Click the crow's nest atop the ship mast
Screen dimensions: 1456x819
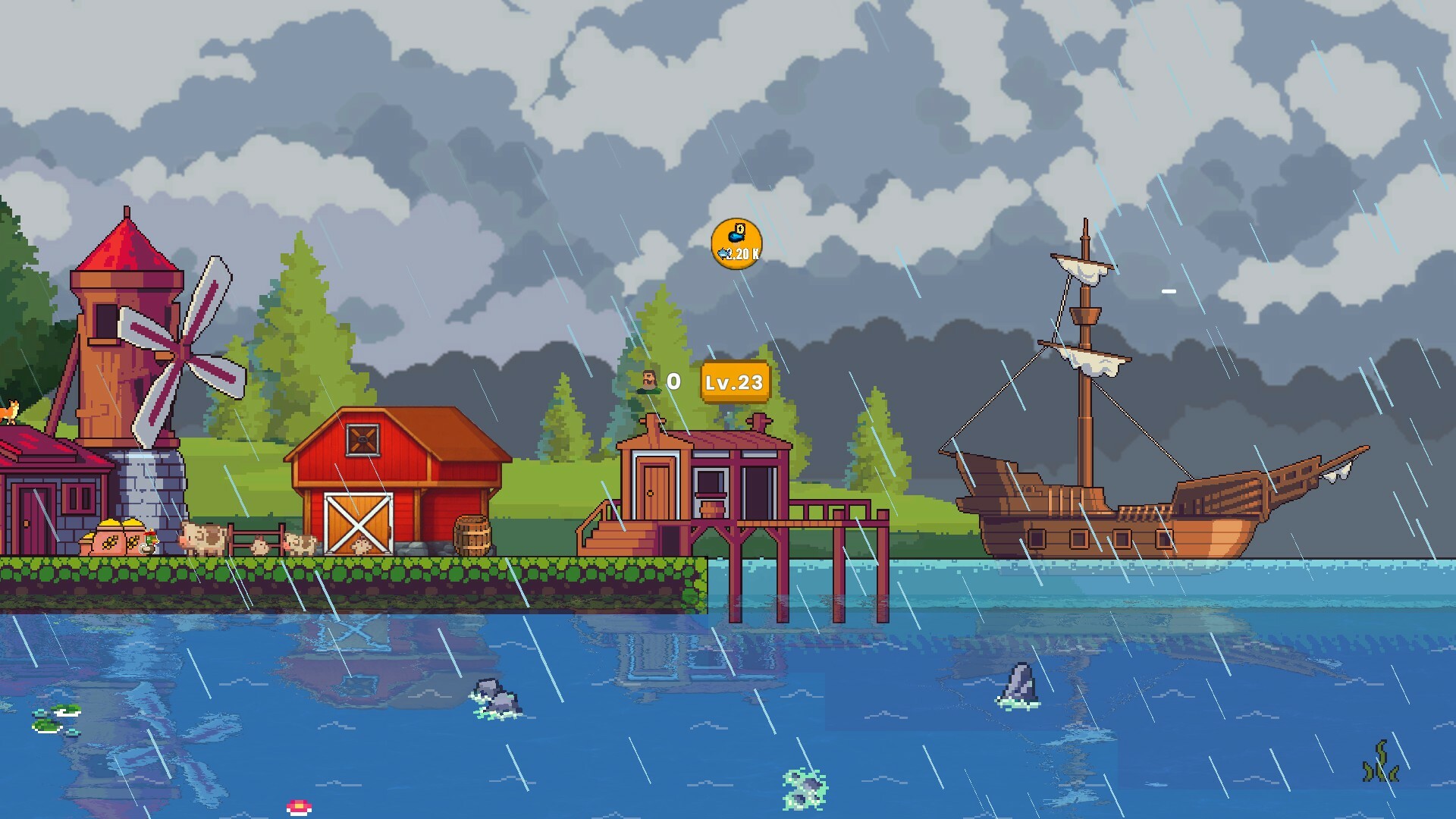1085,316
